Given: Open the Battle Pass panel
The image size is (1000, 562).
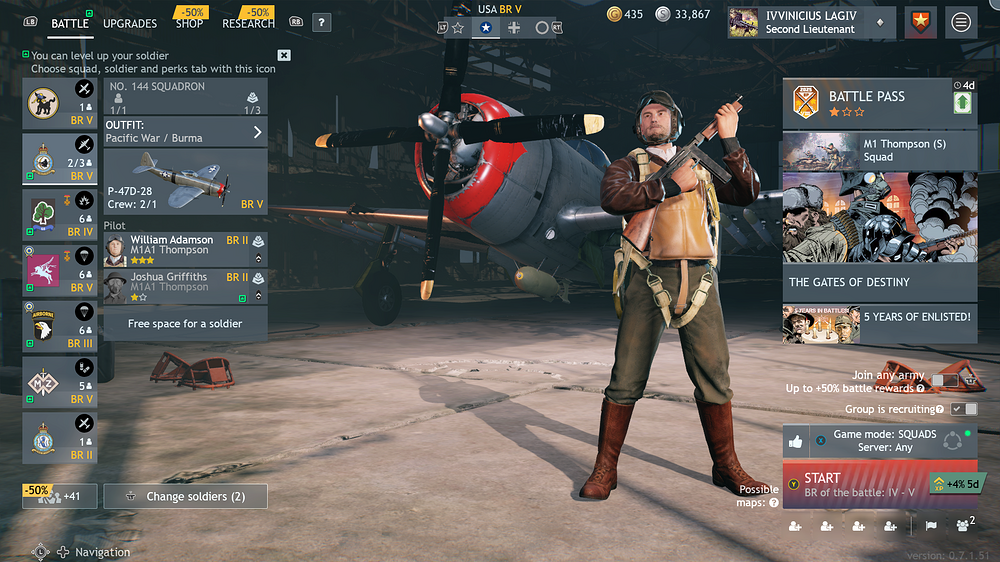Looking at the screenshot, I should tap(866, 104).
